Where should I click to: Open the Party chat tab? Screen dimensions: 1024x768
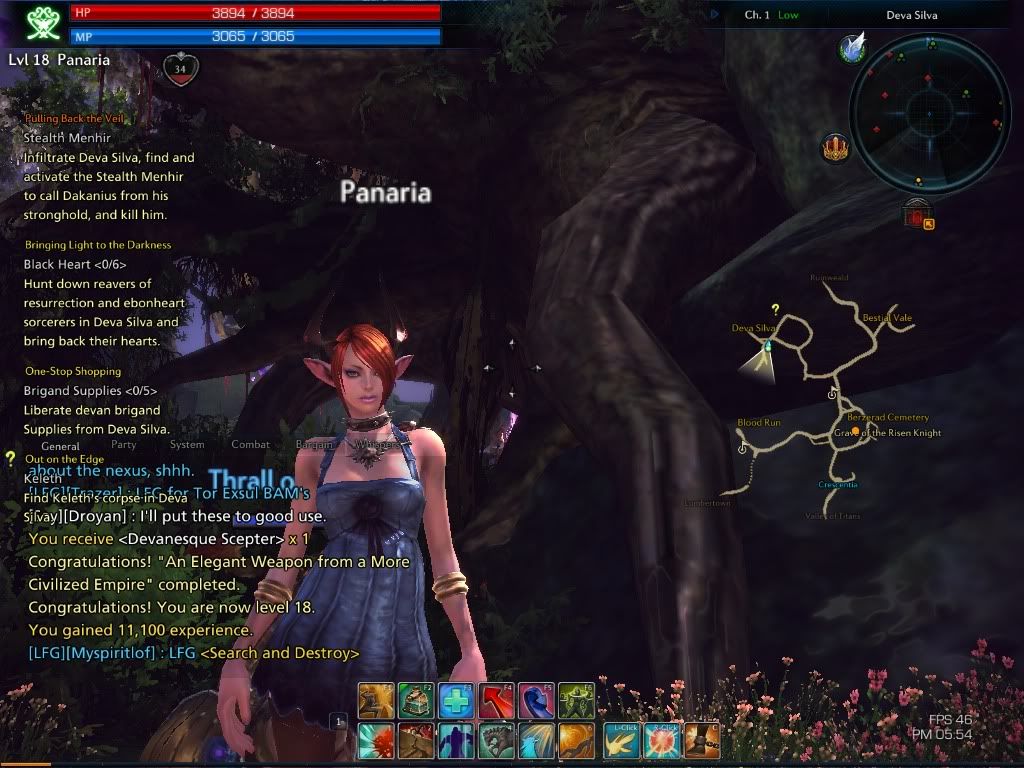pos(124,445)
